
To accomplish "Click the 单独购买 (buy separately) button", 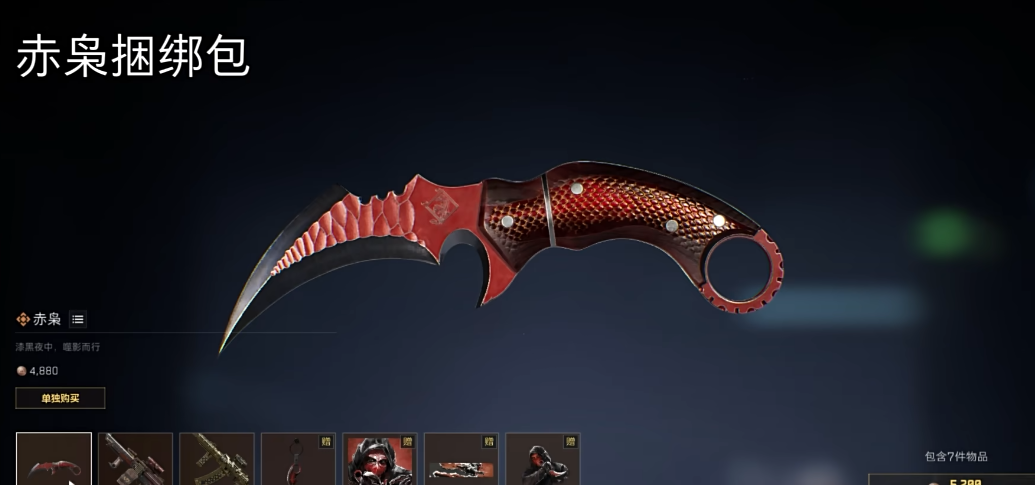I will point(60,398).
